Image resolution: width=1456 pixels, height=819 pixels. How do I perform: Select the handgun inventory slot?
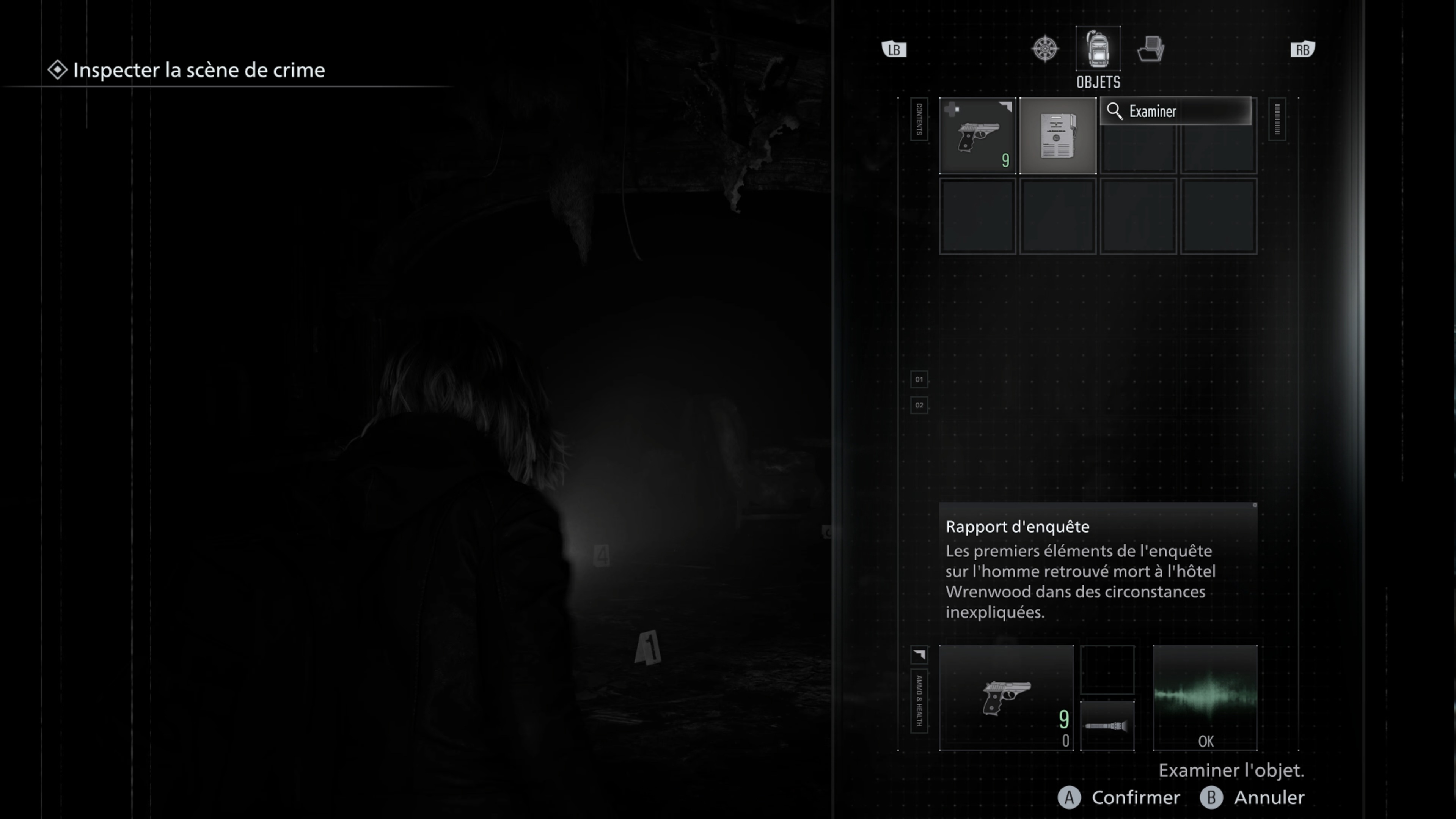[977, 136]
